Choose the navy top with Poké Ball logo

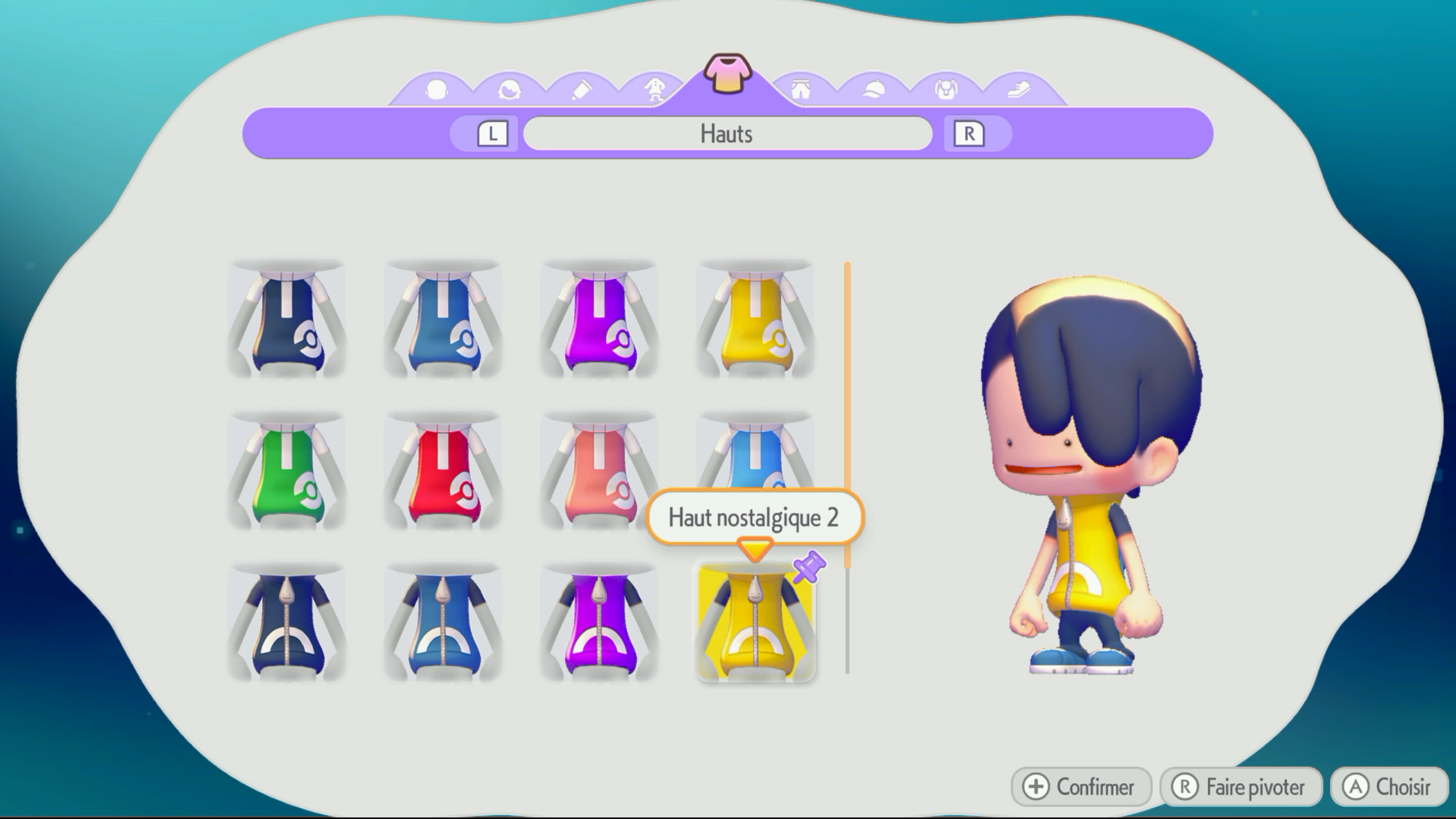click(287, 320)
